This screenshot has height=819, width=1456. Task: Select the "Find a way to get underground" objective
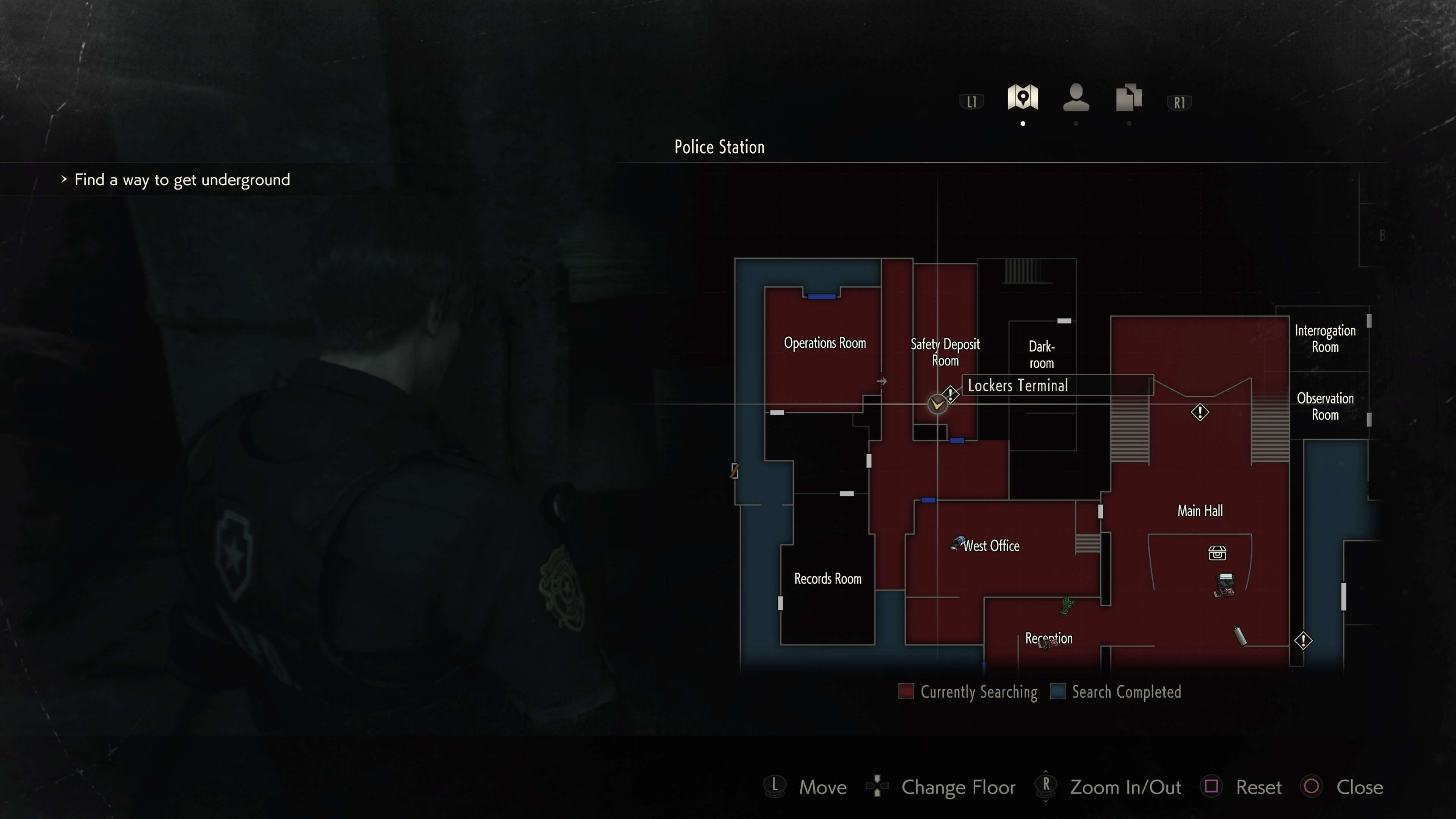pyautogui.click(x=182, y=180)
